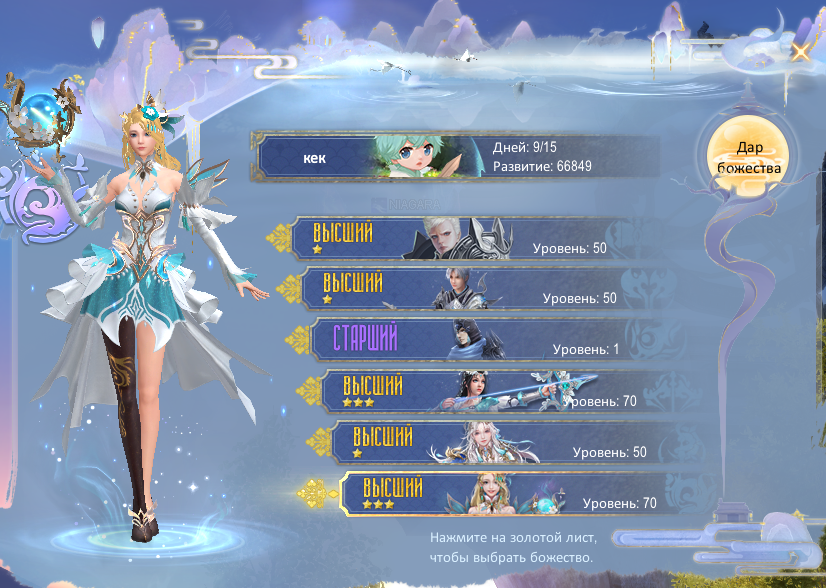The width and height of the screenshot is (826, 588).
Task: Close the deity selection window
Action: tap(800, 52)
